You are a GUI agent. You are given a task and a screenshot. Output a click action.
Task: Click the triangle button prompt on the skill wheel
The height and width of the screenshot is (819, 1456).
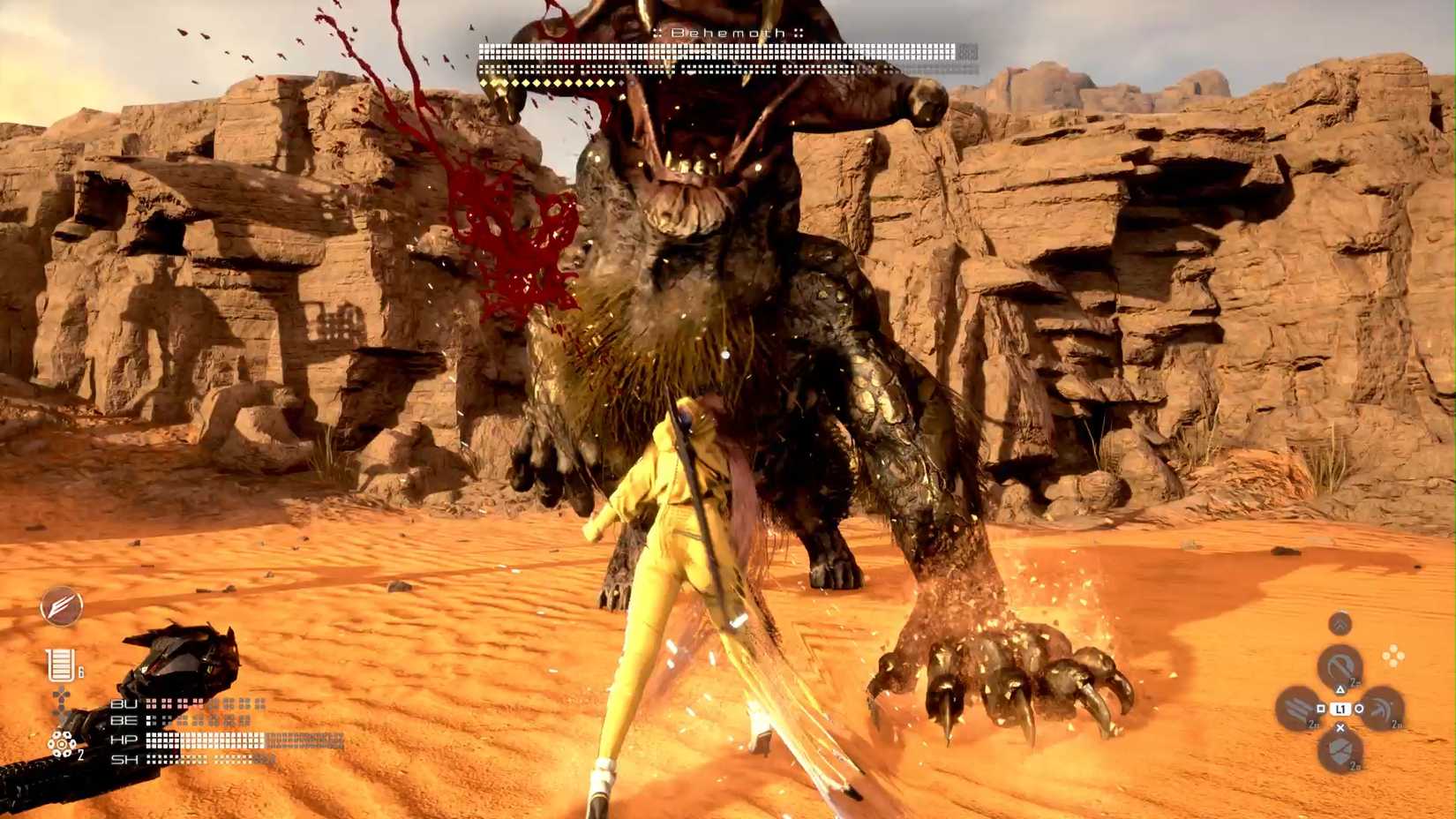click(1340, 689)
